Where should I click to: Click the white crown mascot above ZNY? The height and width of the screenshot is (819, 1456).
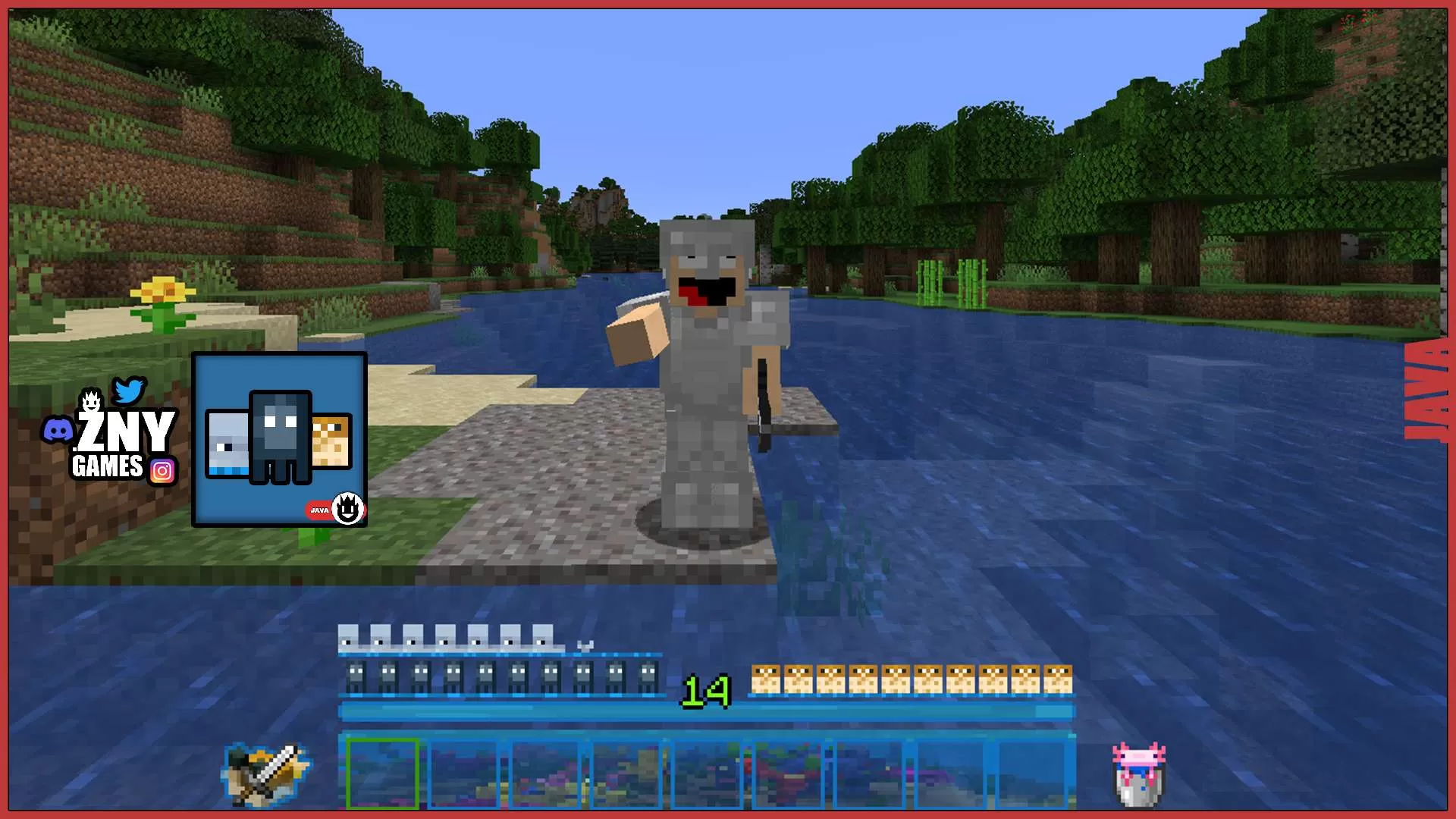pos(91,398)
